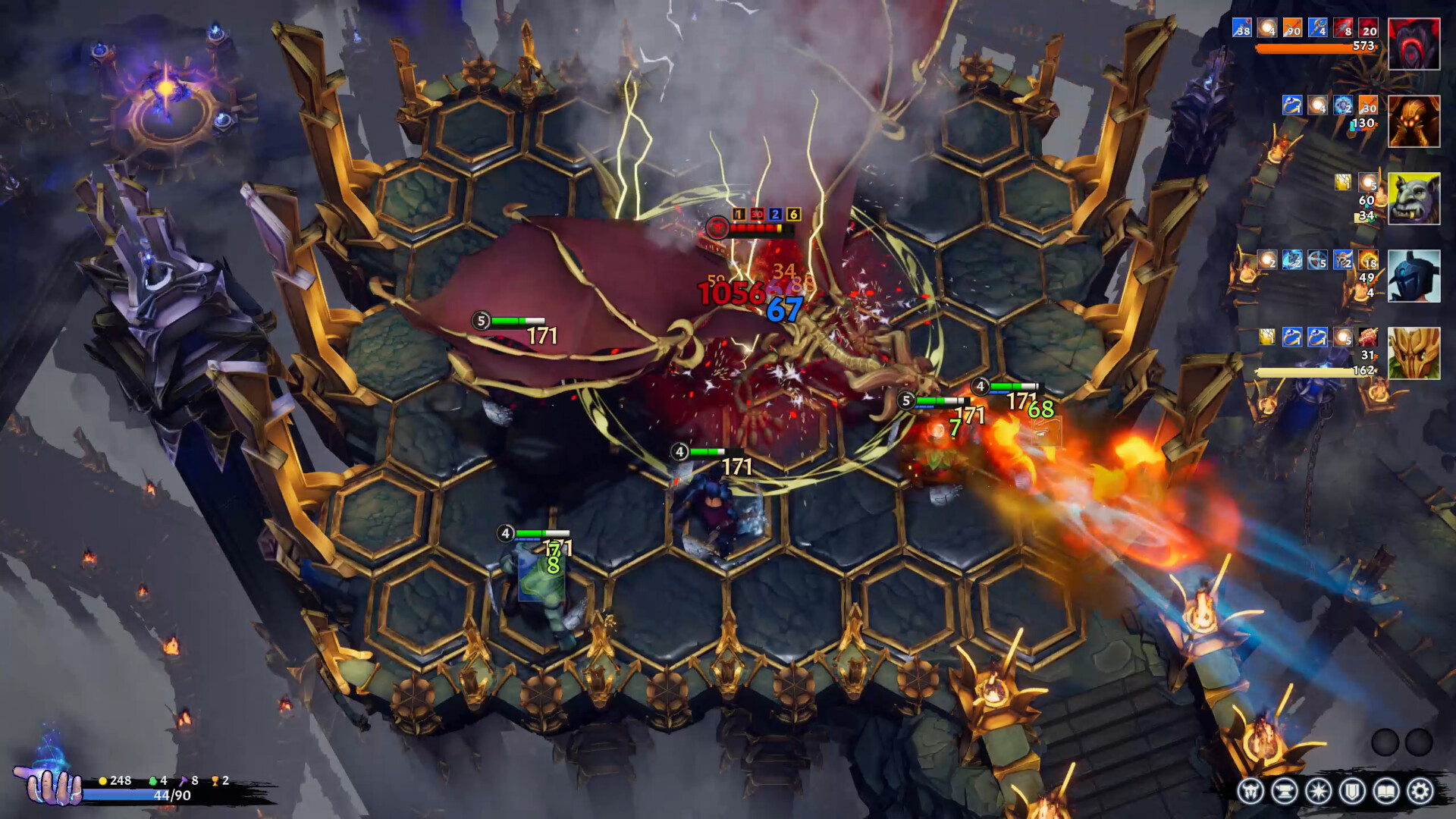Open the snowflake ability icon near the gear
The width and height of the screenshot is (1456, 819).
point(1318,790)
